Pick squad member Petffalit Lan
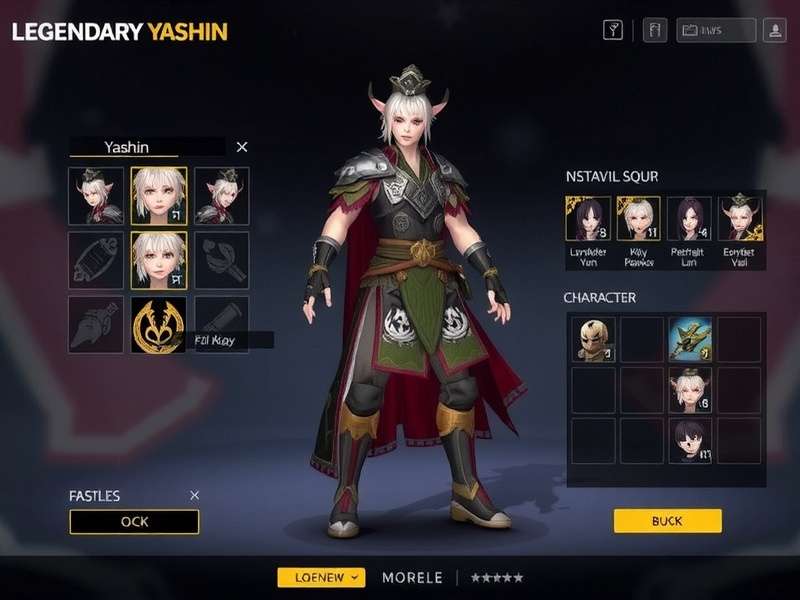The image size is (800, 600). point(690,219)
